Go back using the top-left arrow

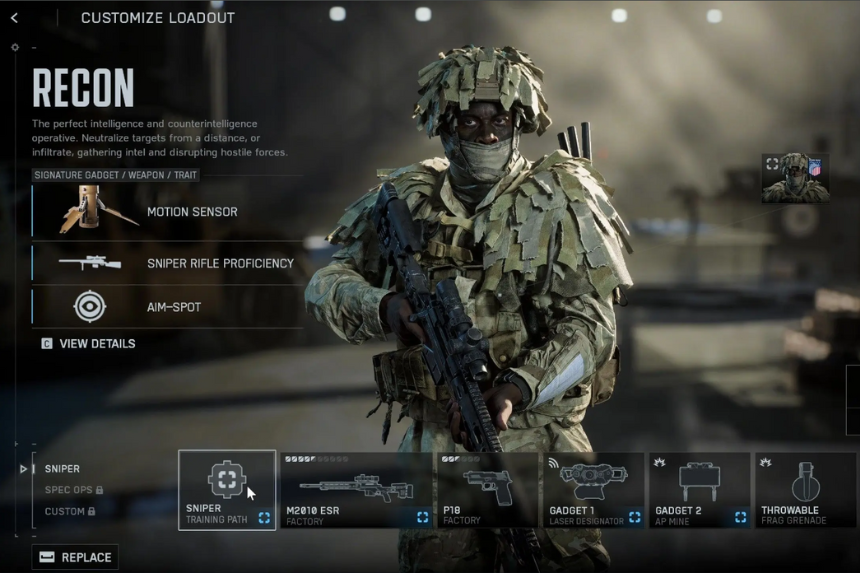(x=14, y=18)
